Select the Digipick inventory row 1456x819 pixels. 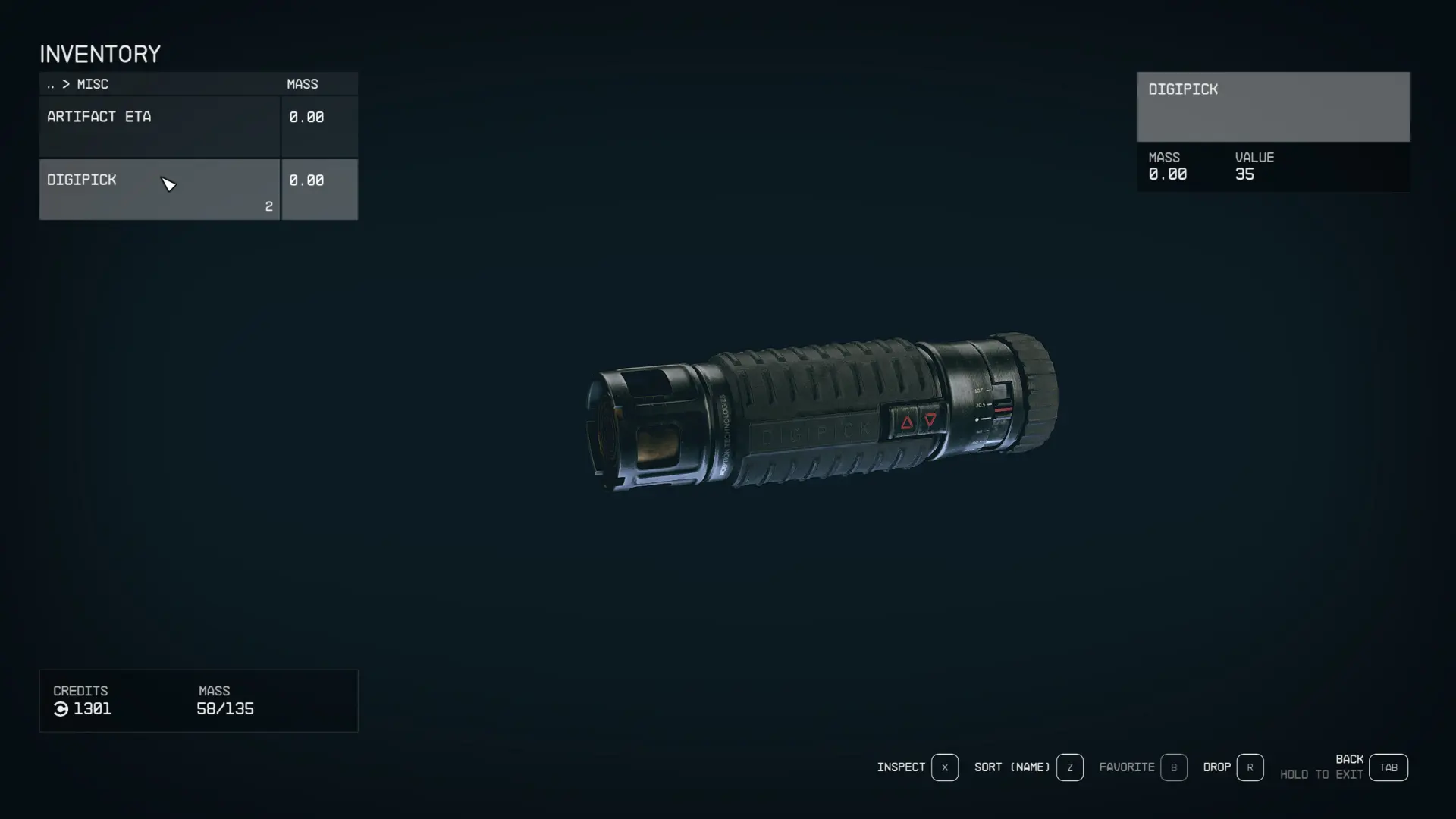159,190
